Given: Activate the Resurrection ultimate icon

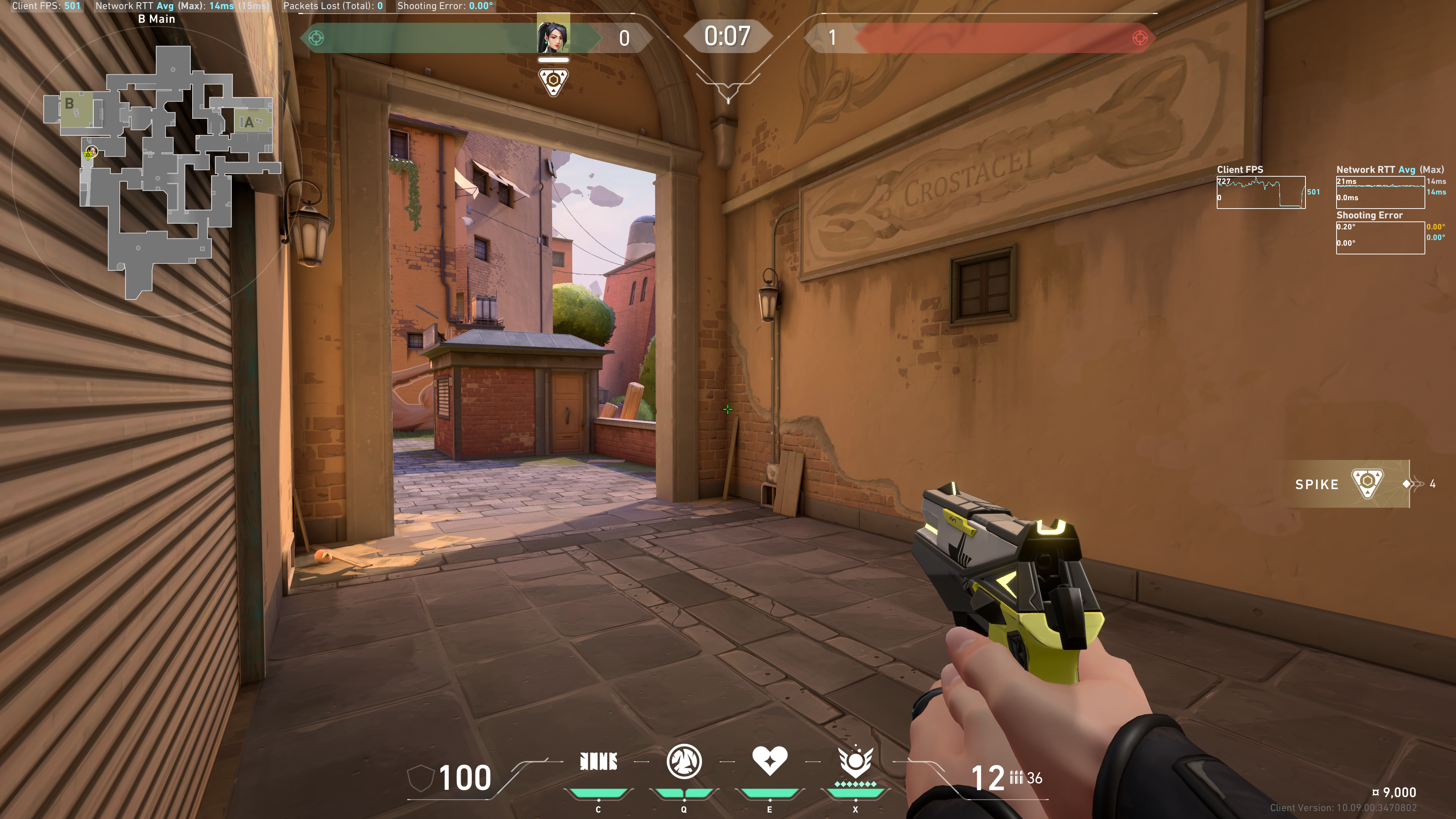Looking at the screenshot, I should [x=855, y=761].
